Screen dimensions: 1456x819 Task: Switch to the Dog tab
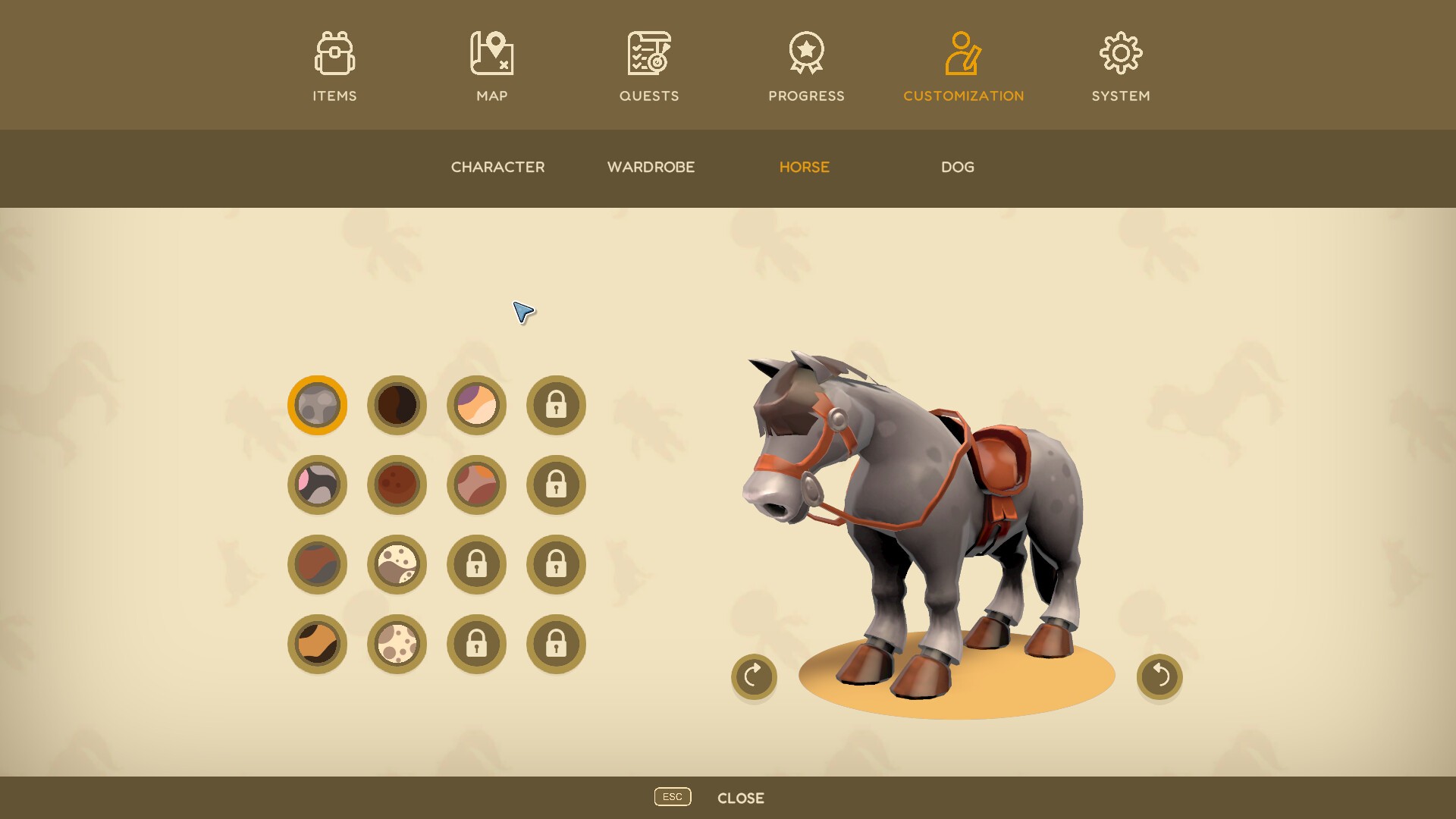point(957,167)
